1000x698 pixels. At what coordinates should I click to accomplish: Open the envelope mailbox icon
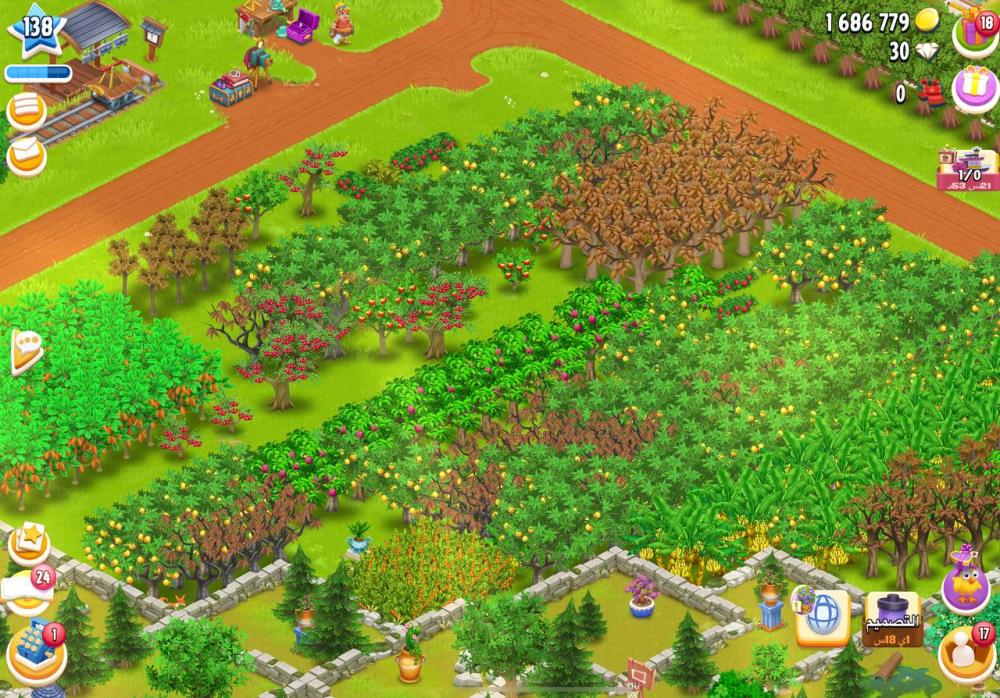click(26, 155)
